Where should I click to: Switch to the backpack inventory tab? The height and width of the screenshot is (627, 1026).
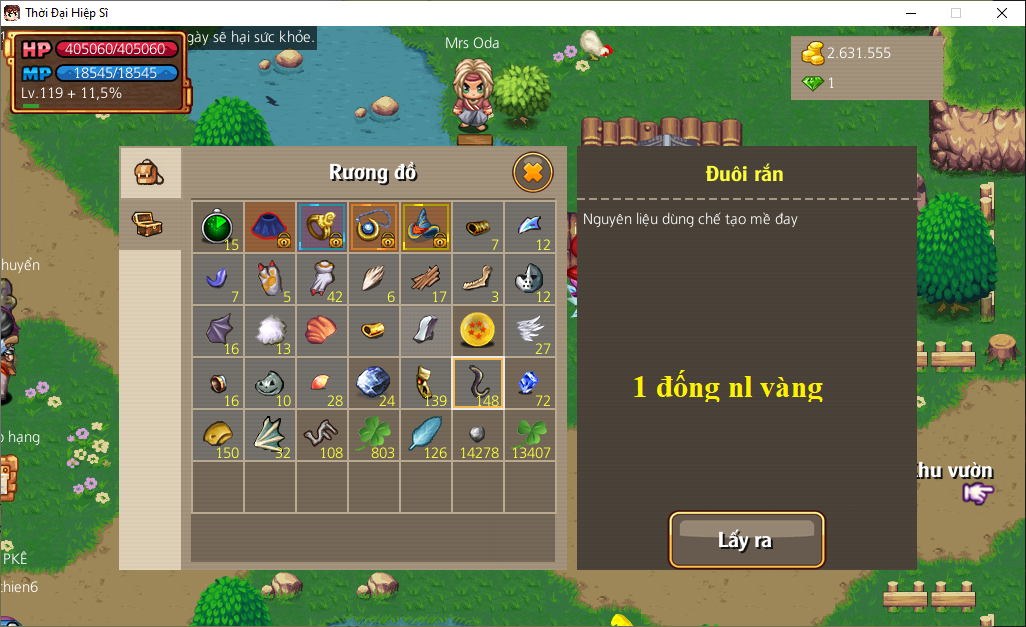(x=149, y=172)
